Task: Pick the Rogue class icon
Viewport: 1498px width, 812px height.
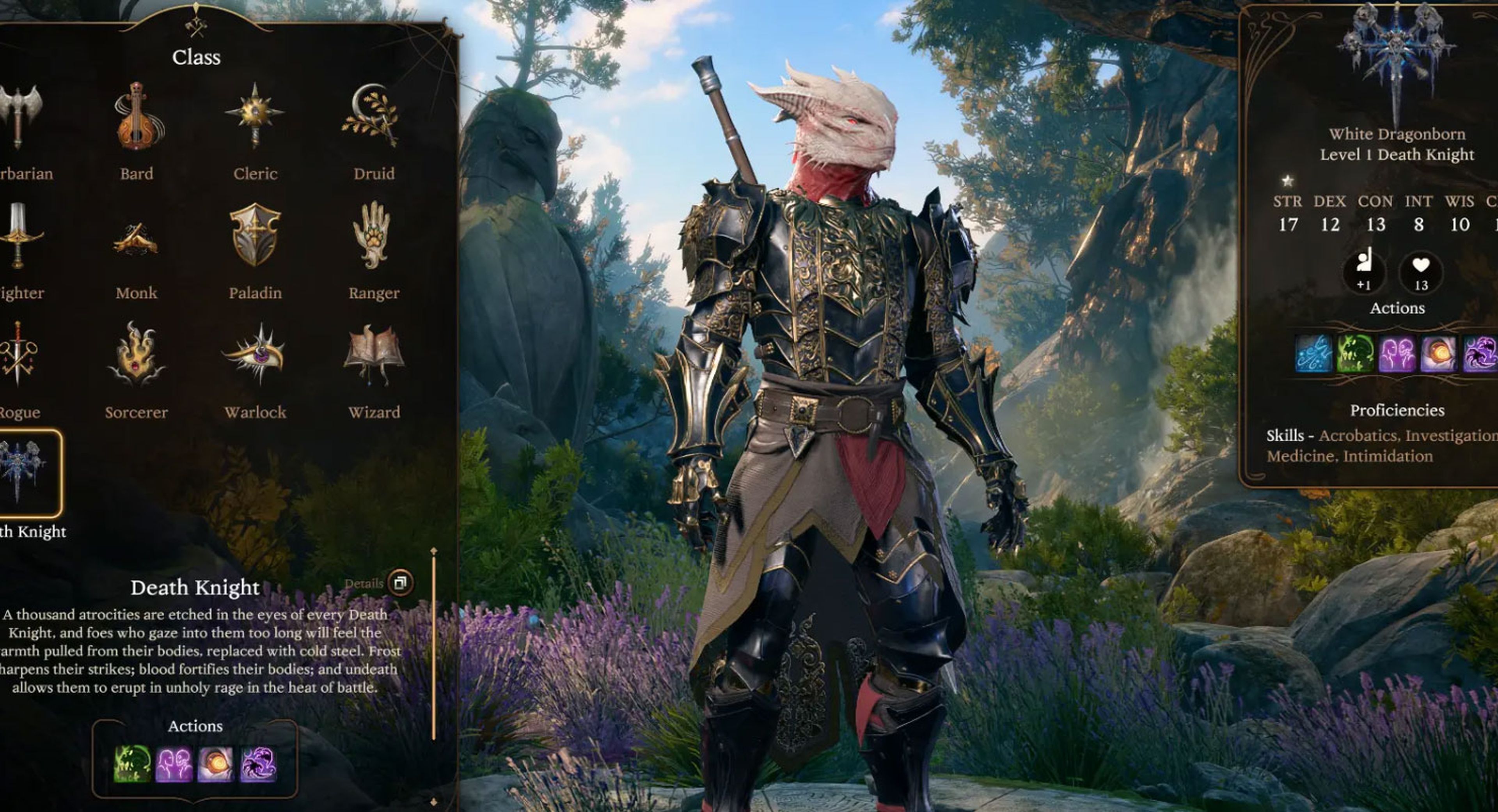Action: click(x=18, y=355)
